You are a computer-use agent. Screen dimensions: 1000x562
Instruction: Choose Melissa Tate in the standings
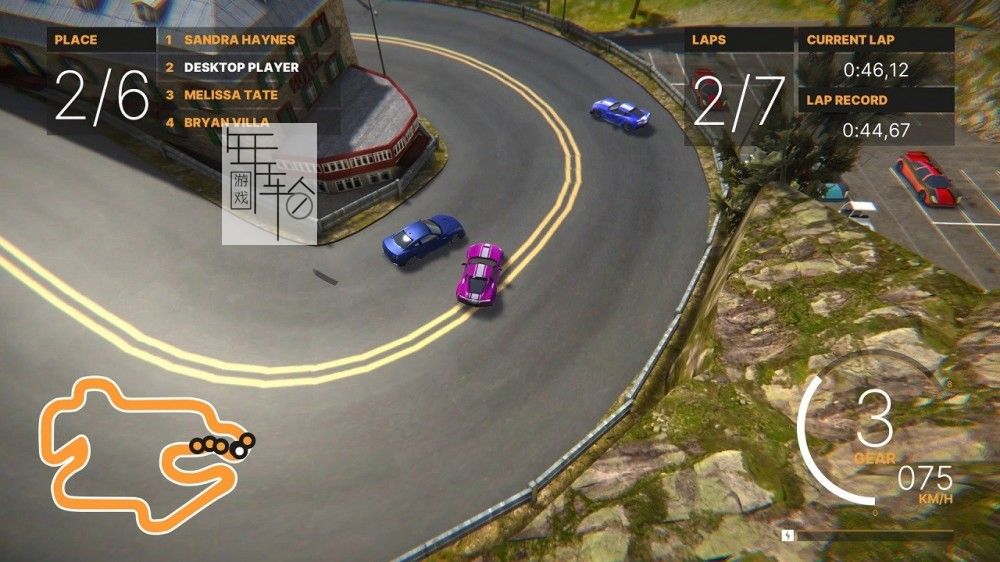click(x=231, y=95)
